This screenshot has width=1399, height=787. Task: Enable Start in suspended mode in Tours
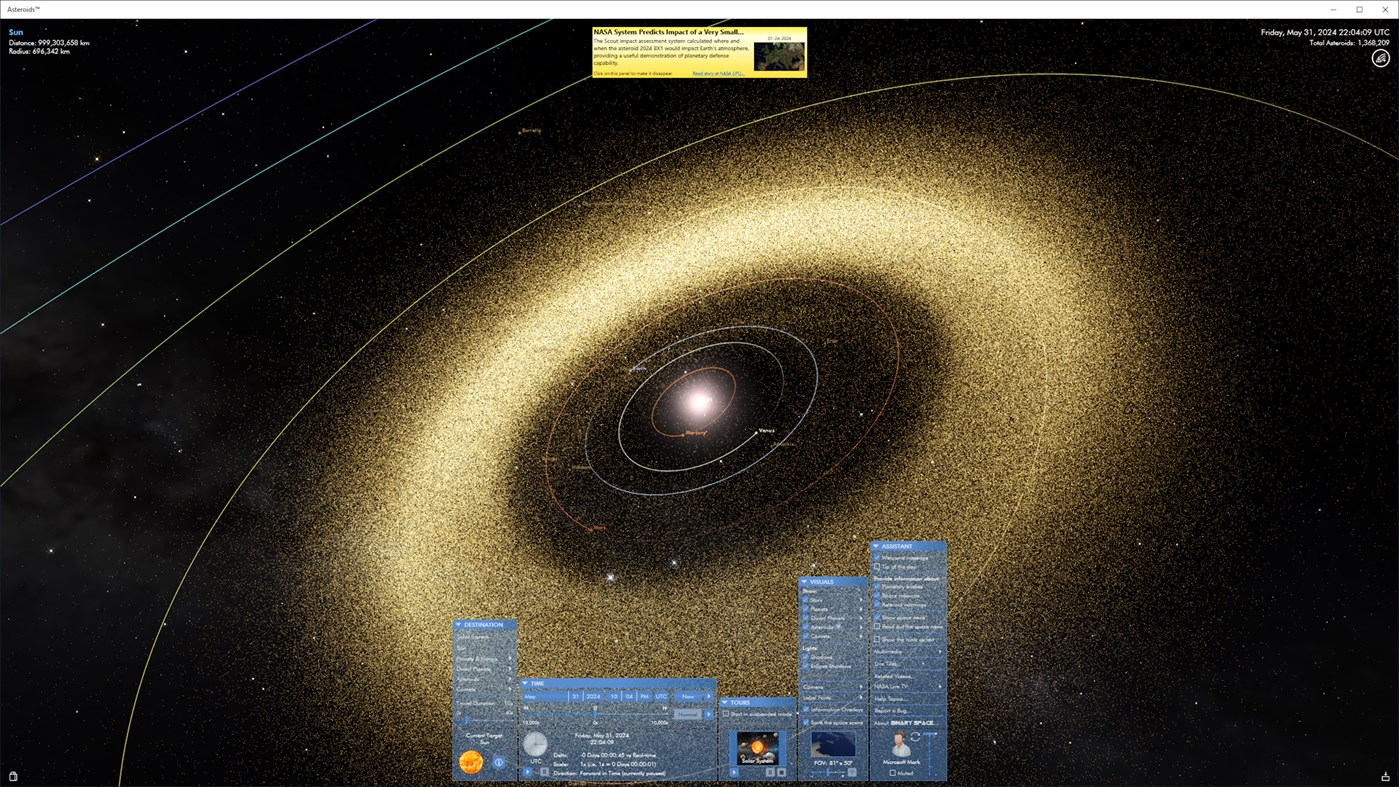pos(725,713)
